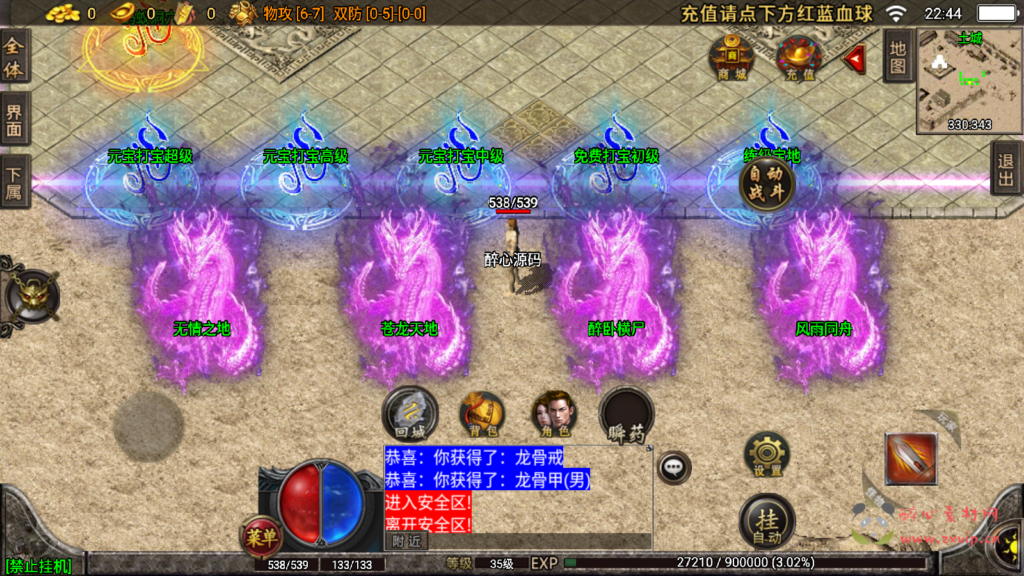Open chat with speech bubble icon
Image resolution: width=1024 pixels, height=576 pixels.
674,466
